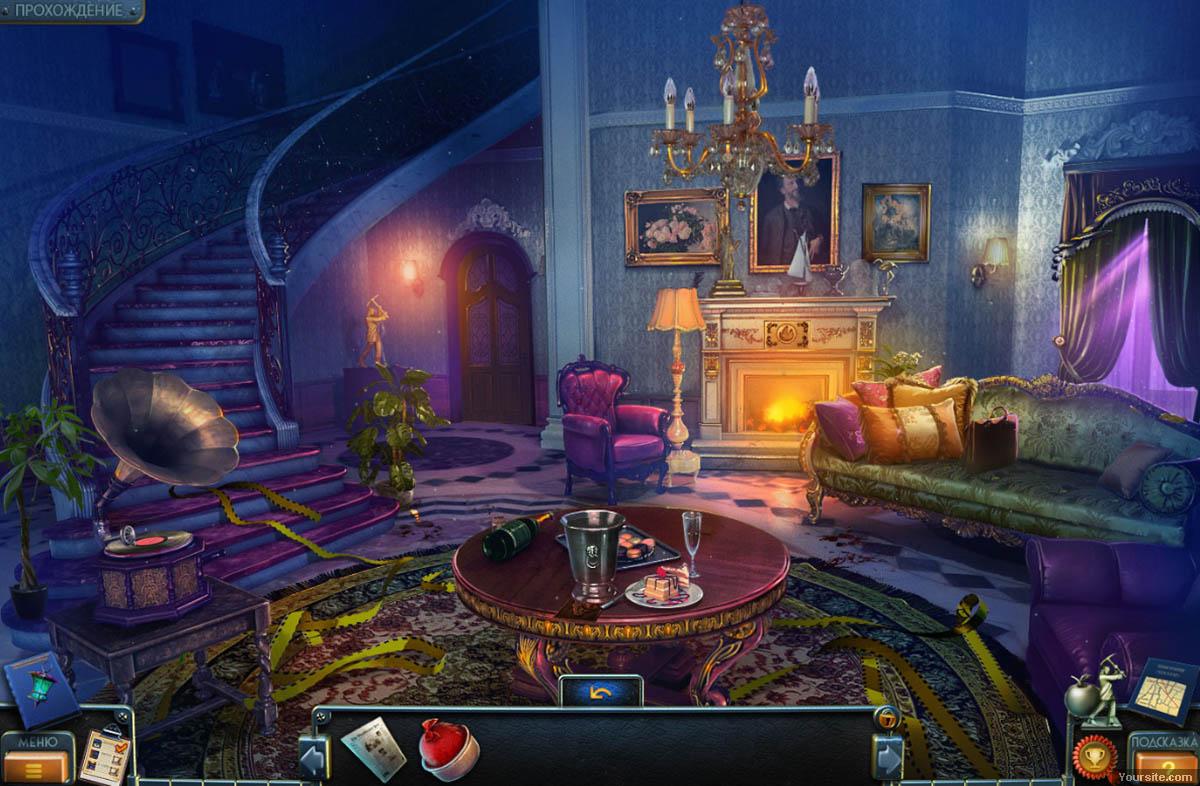Image resolution: width=1200 pixels, height=786 pixels.
Task: Select the red pouch inventory item
Action: (448, 748)
